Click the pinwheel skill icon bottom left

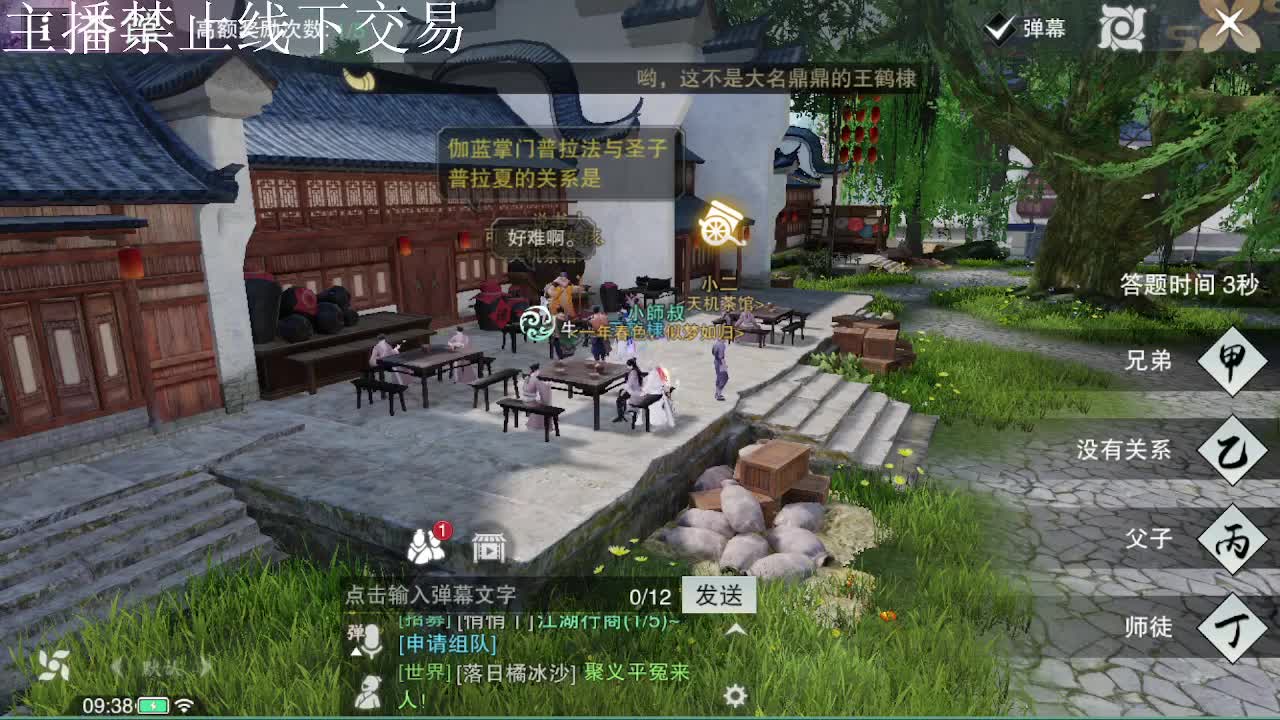[55, 663]
